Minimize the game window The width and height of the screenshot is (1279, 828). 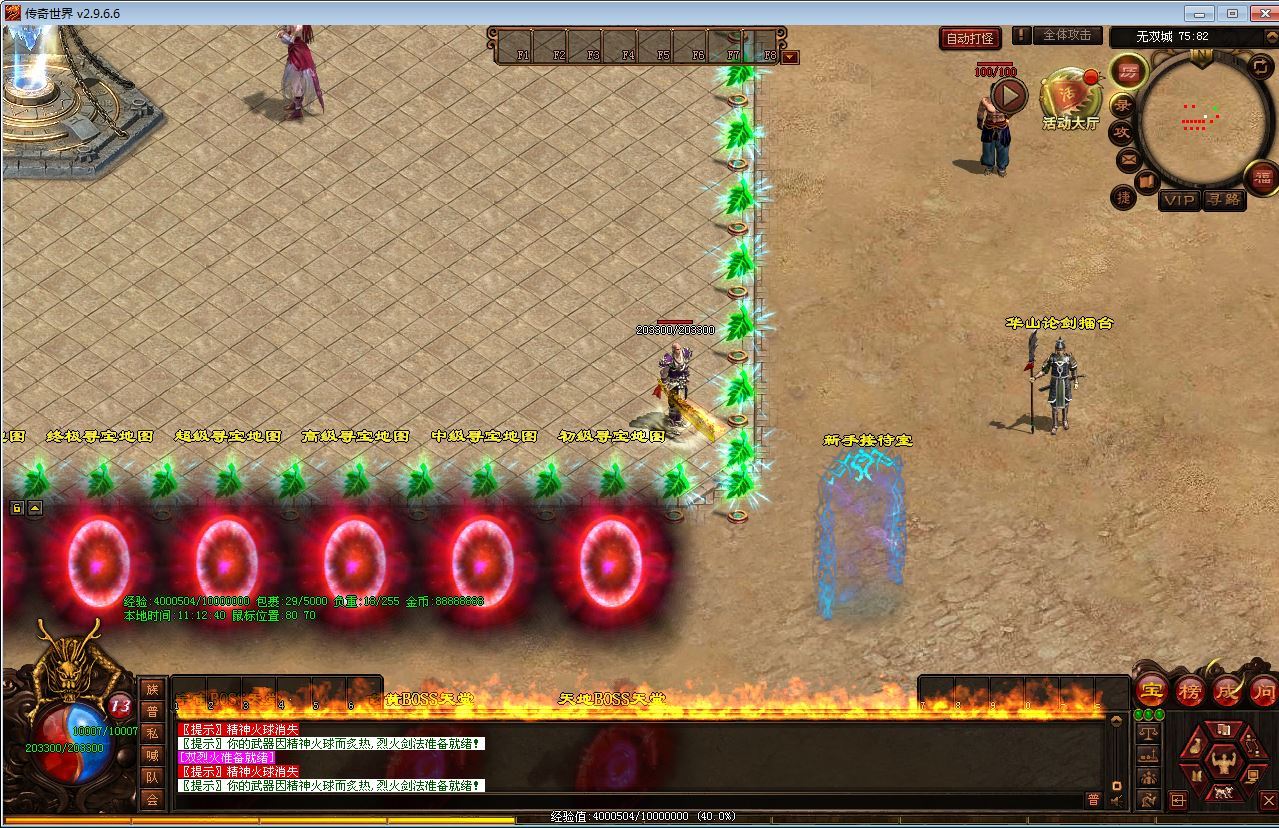1199,13
